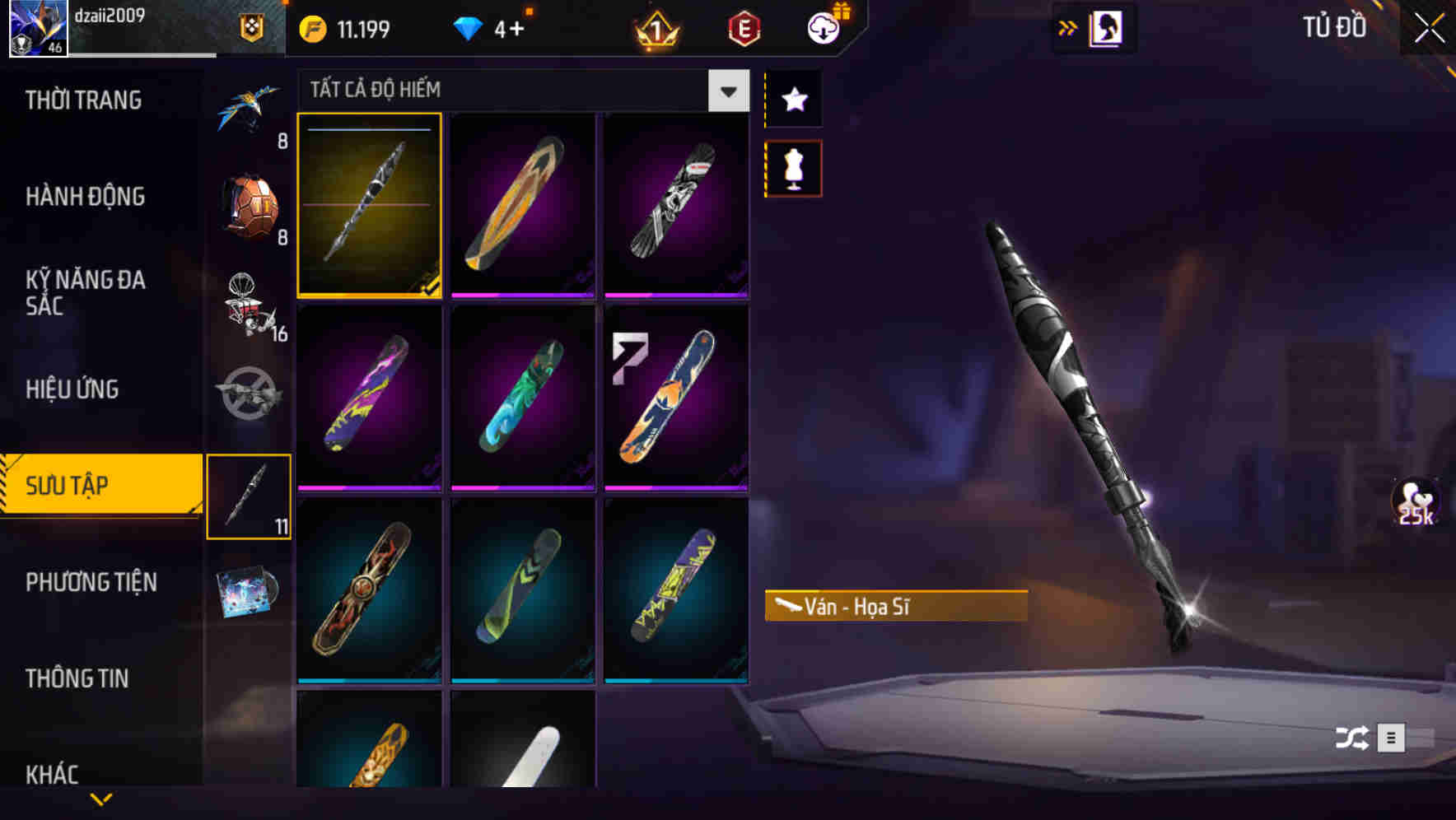The height and width of the screenshot is (820, 1456).
Task: Toggle the mannequin preview mode
Action: (x=793, y=167)
